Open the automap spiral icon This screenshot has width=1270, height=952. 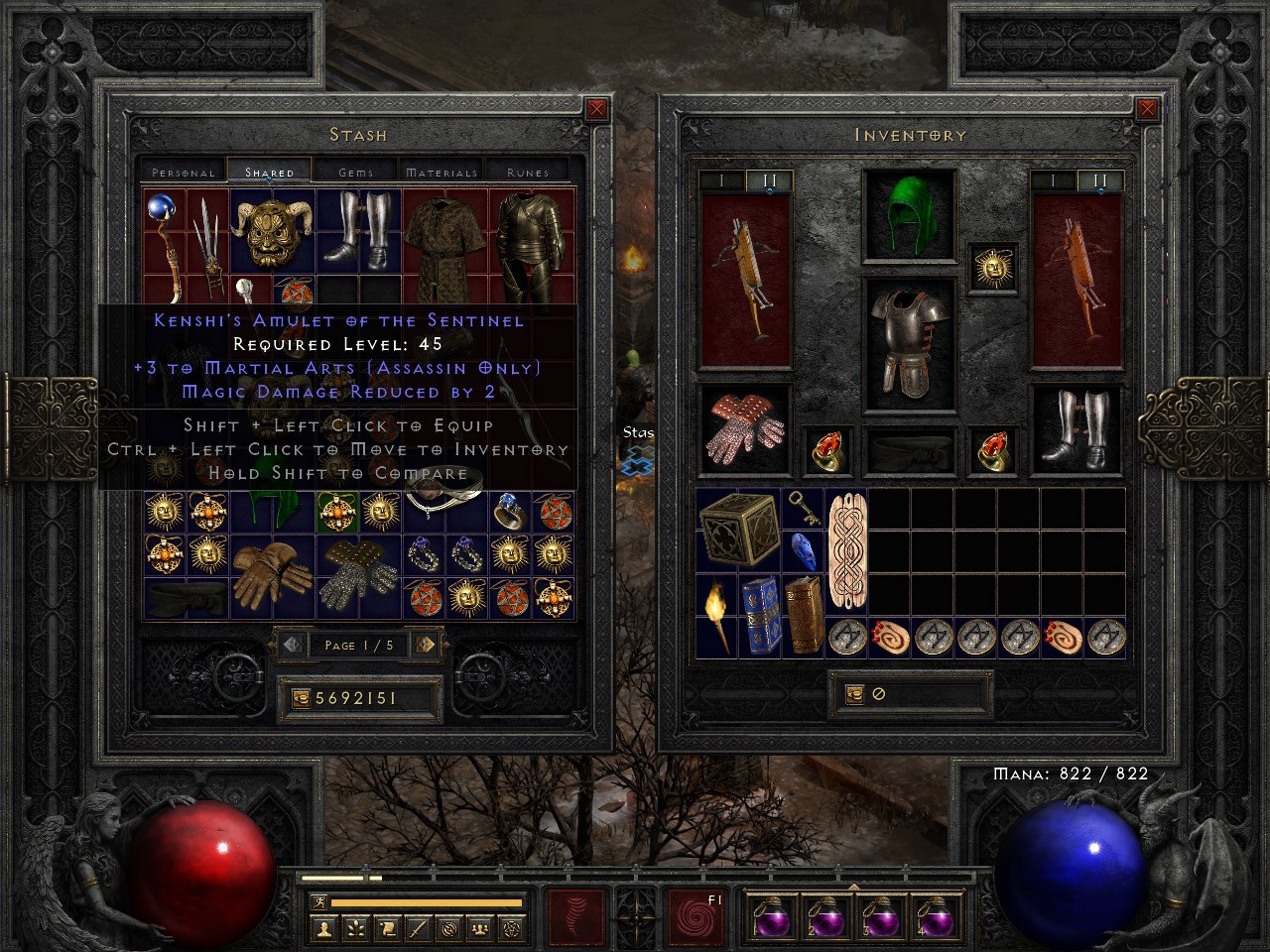point(447,929)
